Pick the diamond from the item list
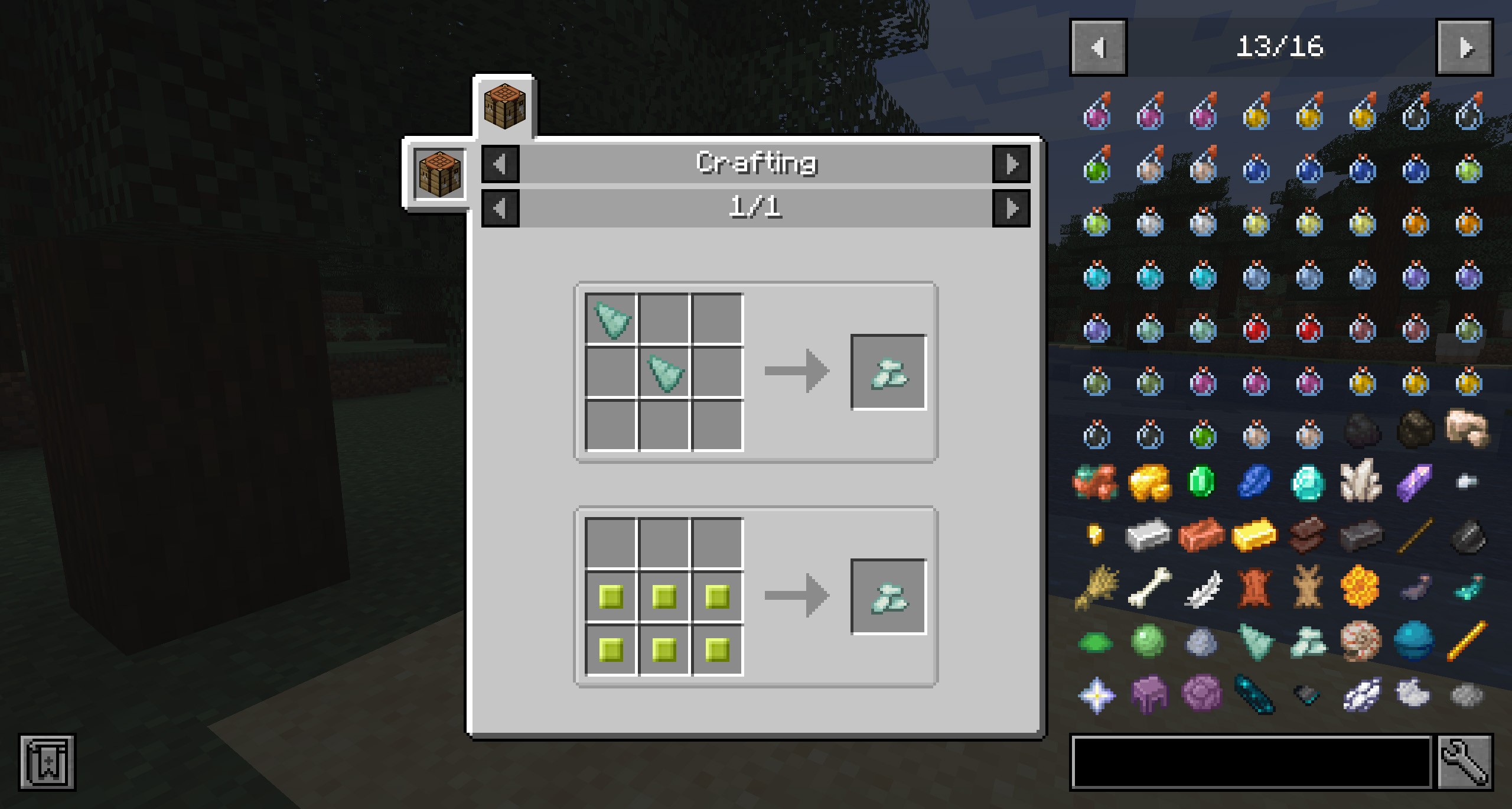 [1308, 482]
